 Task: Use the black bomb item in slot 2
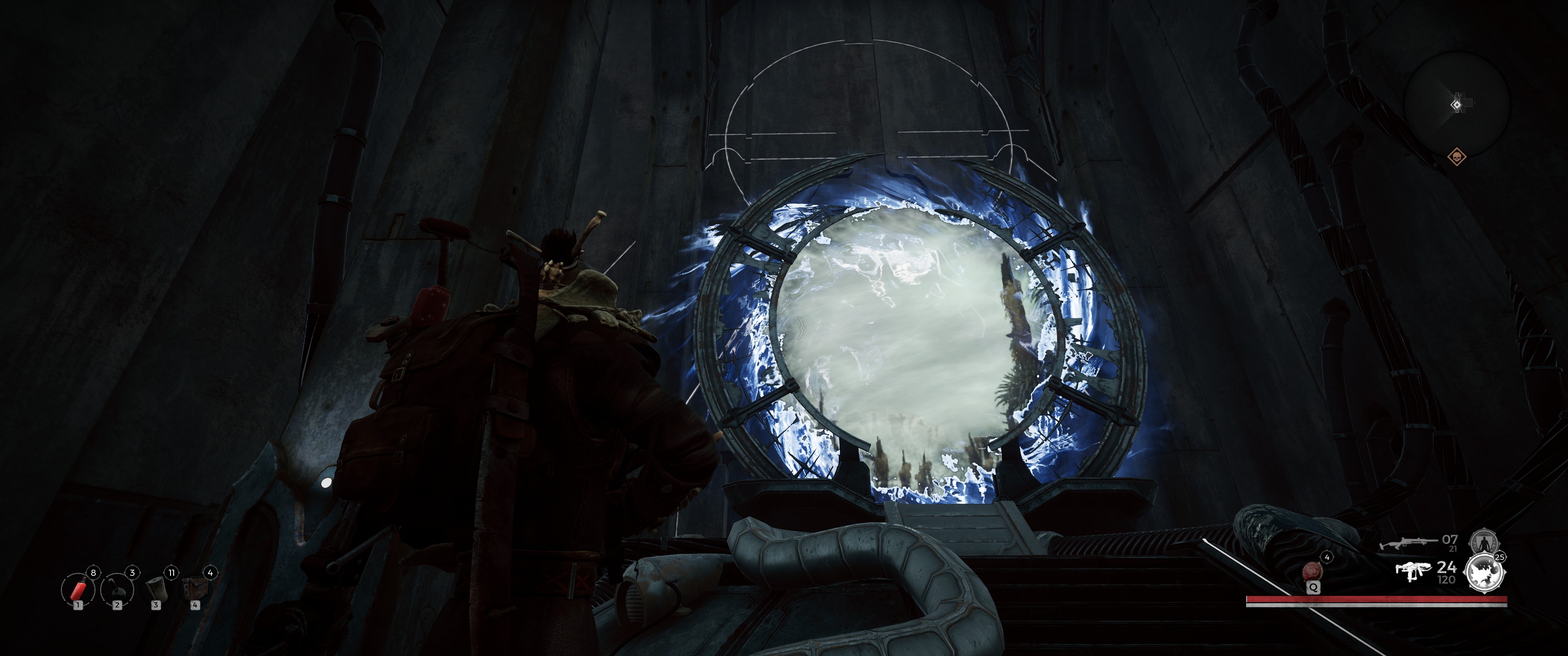117,589
